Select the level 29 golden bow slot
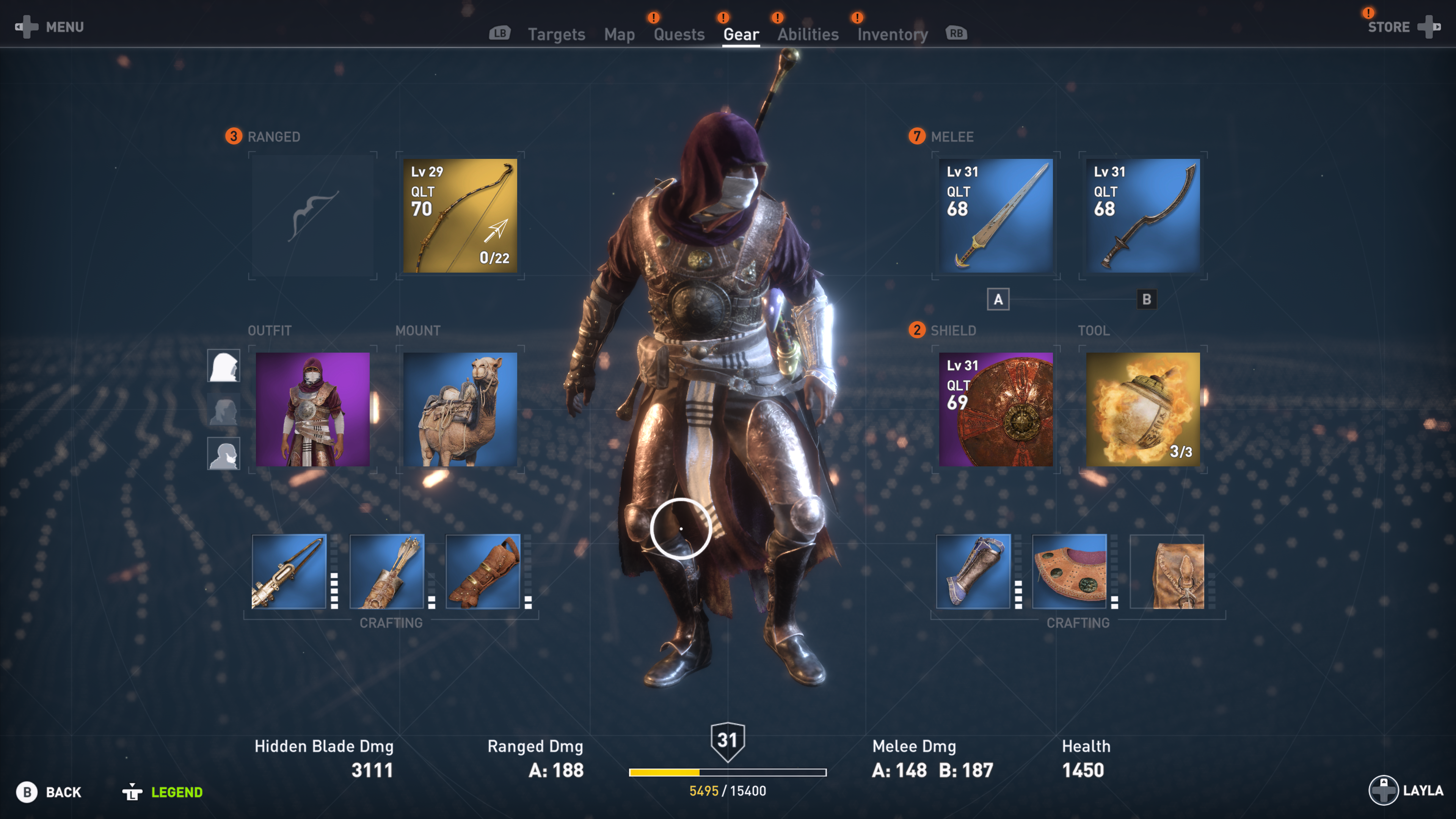Screen dimensions: 1456x819 coord(460,216)
